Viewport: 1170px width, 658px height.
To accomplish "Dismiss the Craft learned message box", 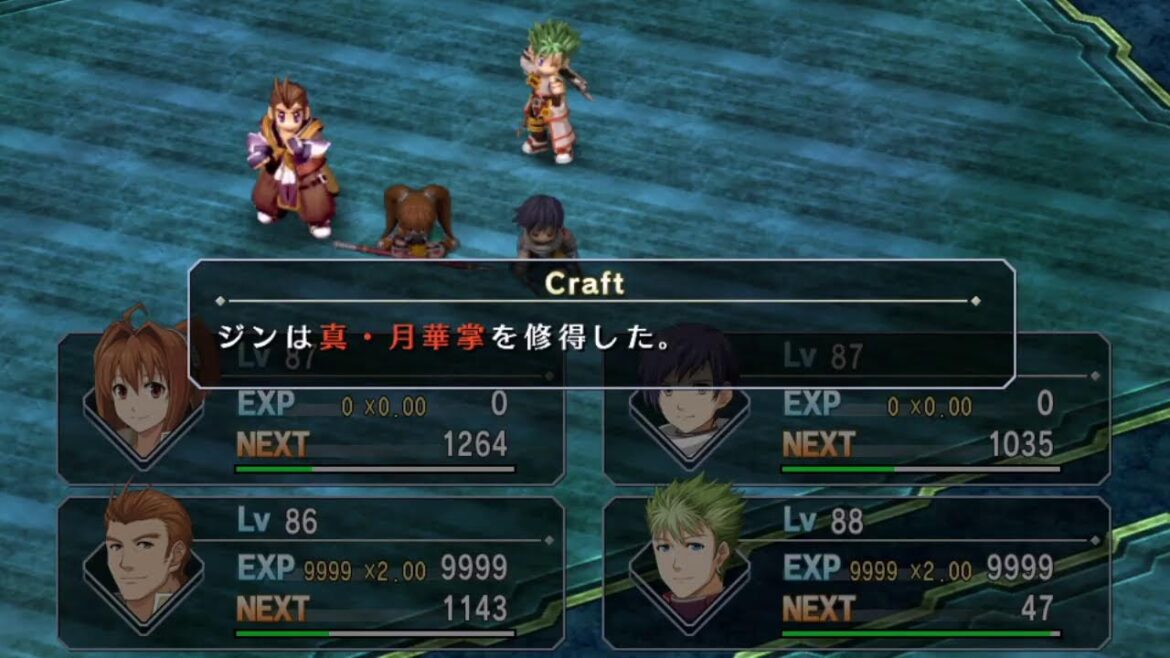I will (601, 323).
